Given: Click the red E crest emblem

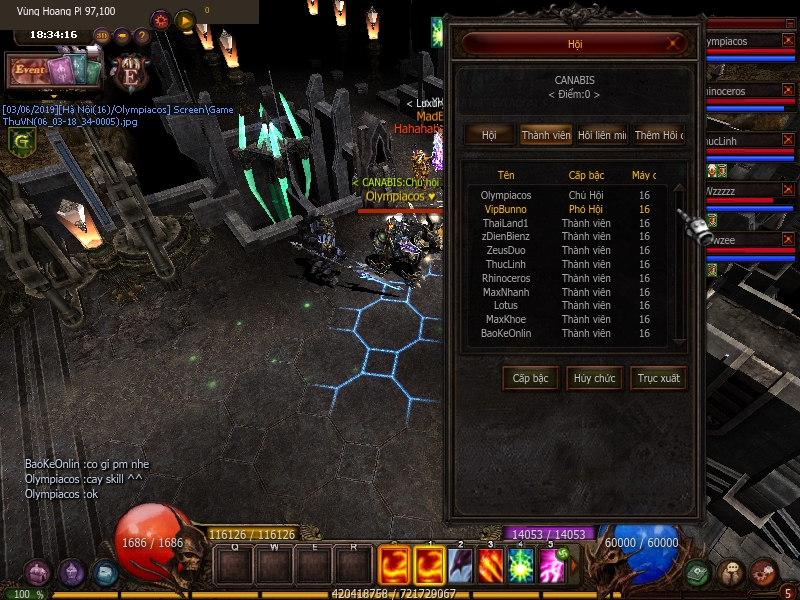Looking at the screenshot, I should click(x=131, y=73).
